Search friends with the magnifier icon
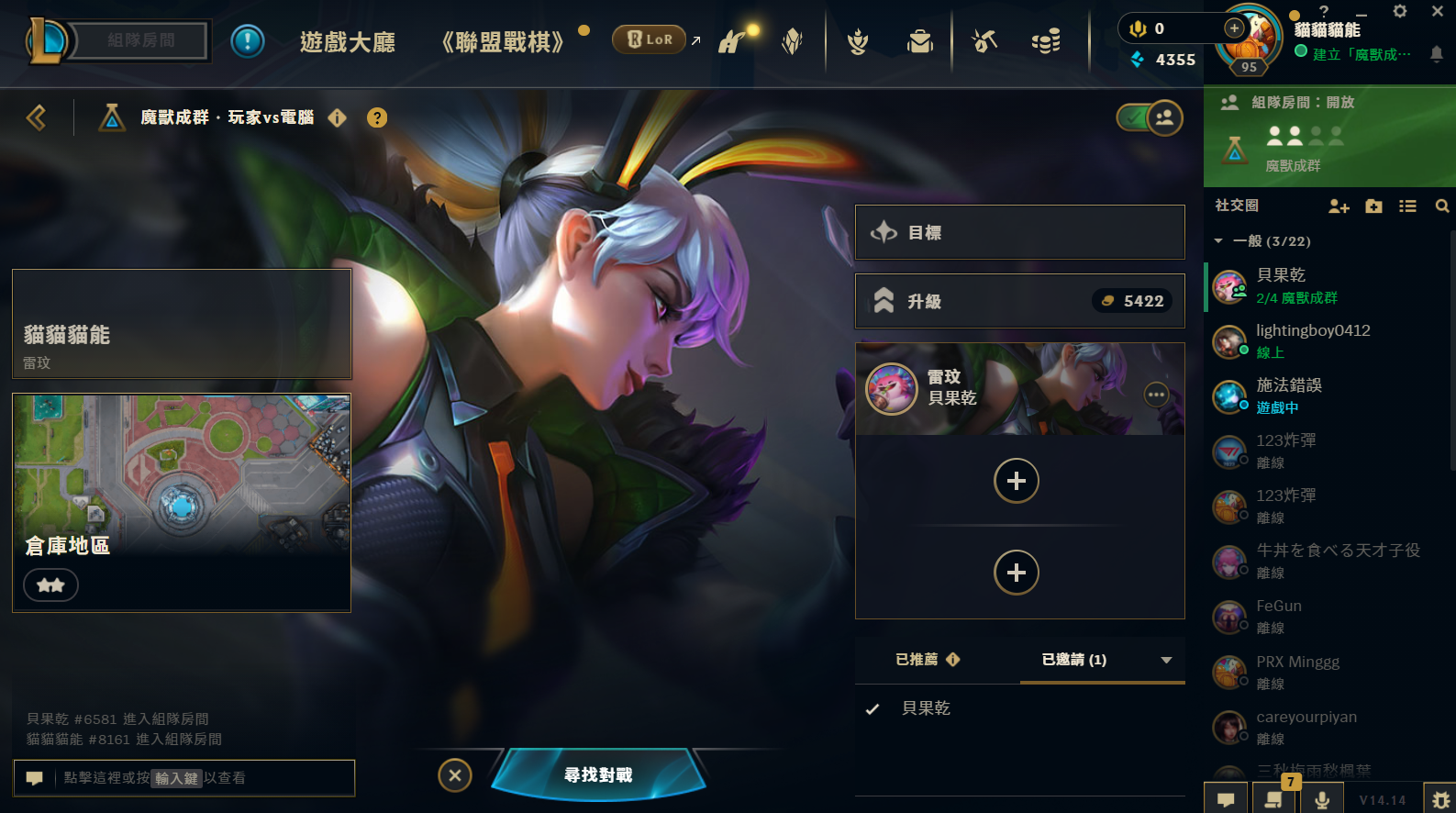Image resolution: width=1456 pixels, height=813 pixels. coord(1441,206)
